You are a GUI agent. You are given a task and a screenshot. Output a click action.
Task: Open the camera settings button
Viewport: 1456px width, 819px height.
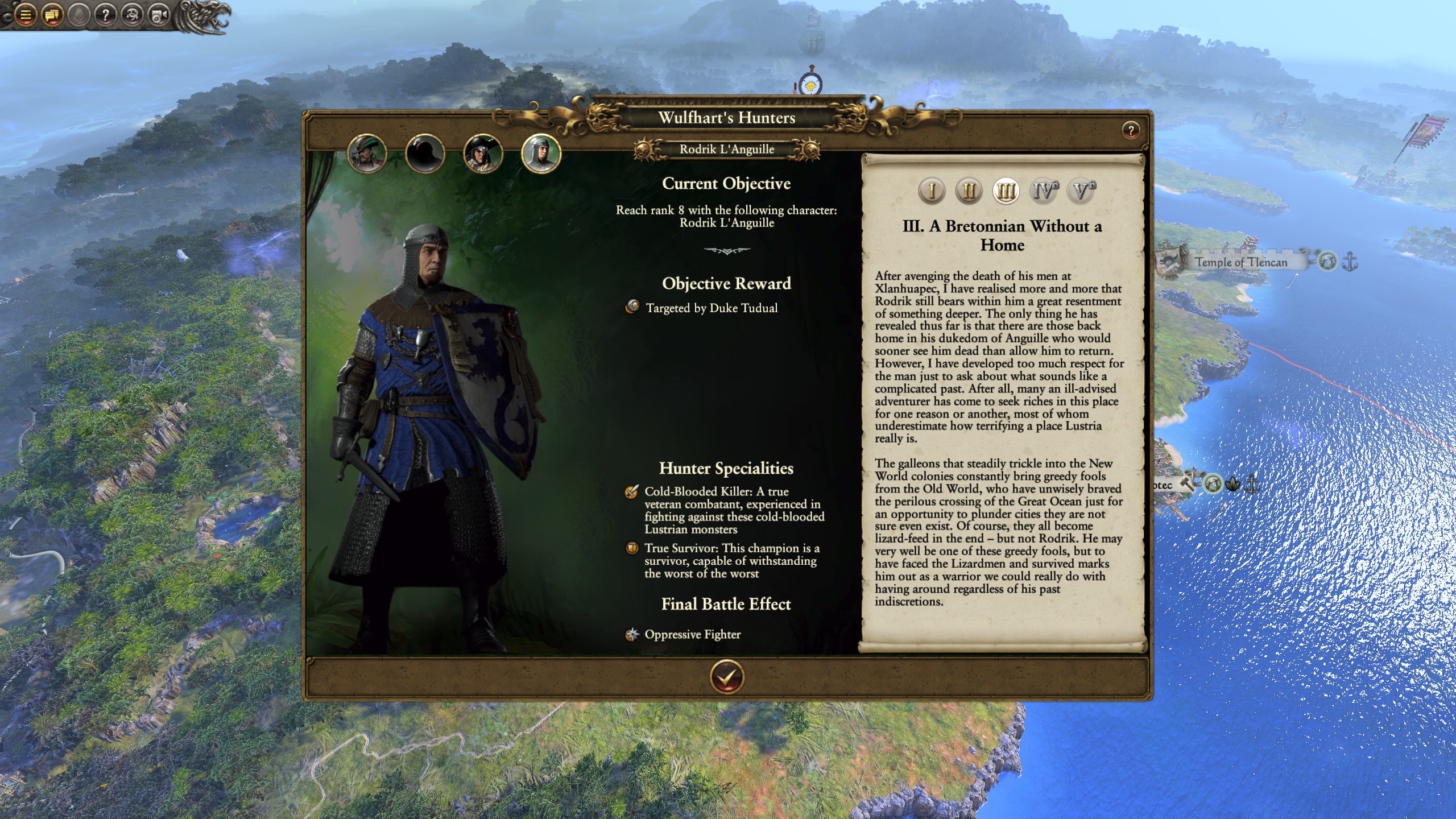[159, 15]
